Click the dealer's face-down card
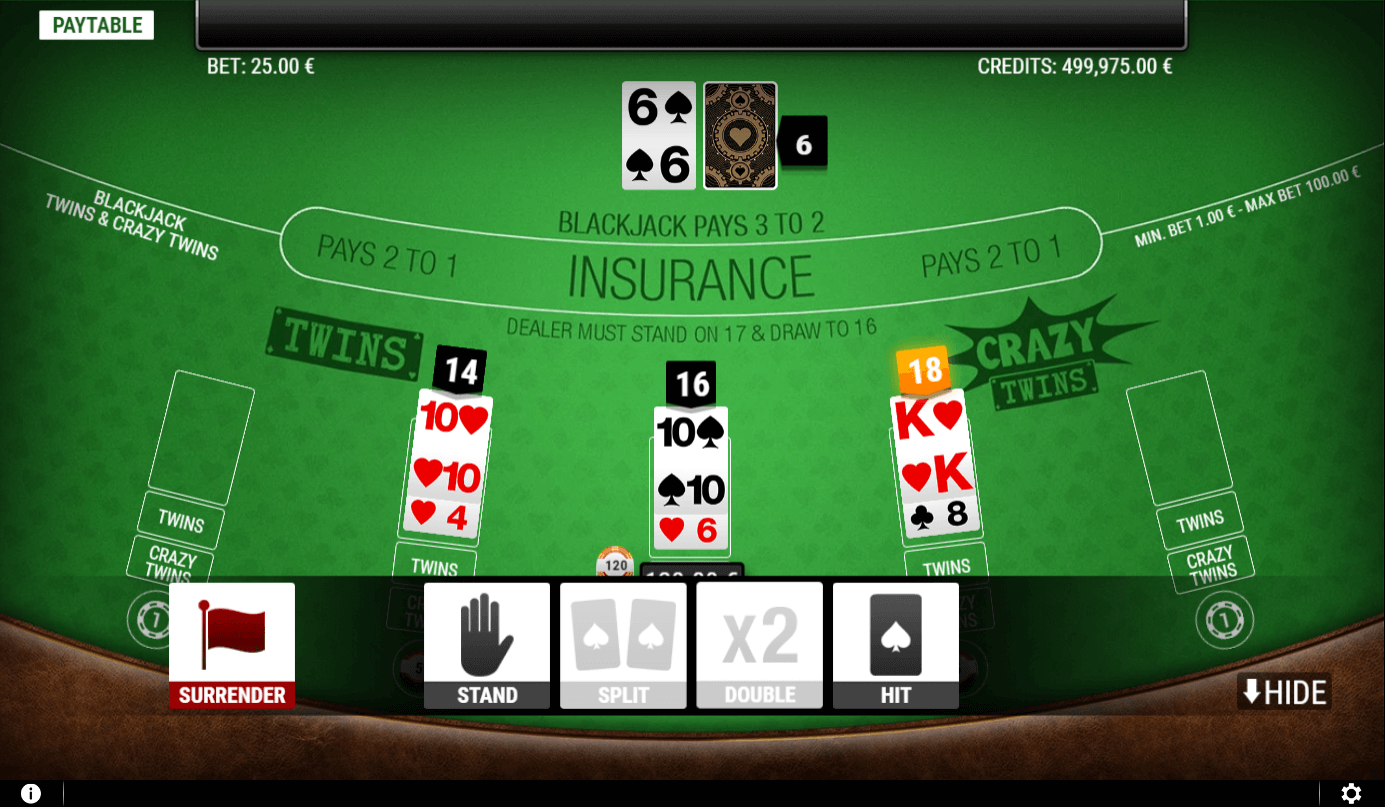1385x809 pixels. [x=740, y=135]
